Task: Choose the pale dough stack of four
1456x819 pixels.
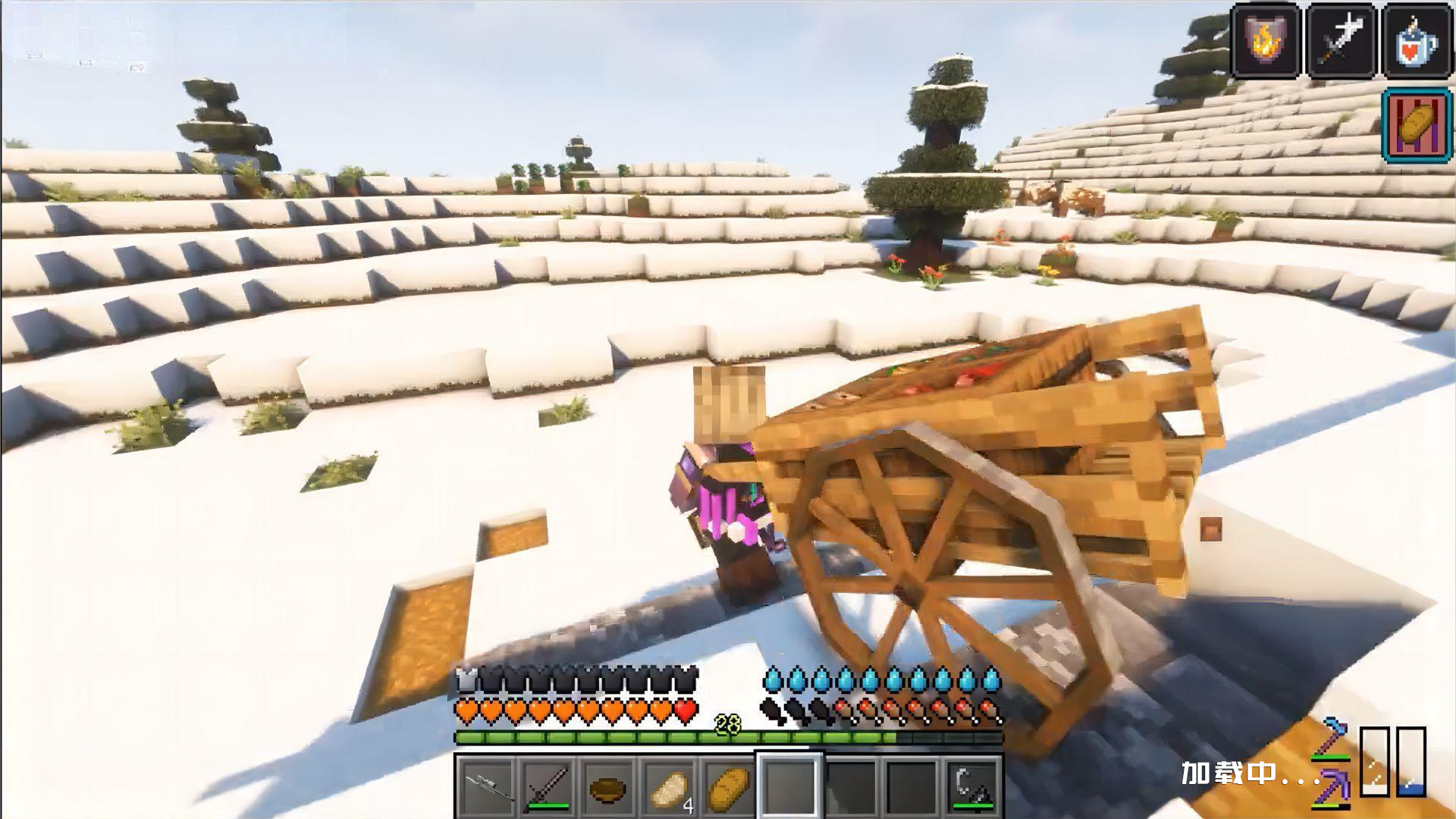Action: [x=669, y=786]
